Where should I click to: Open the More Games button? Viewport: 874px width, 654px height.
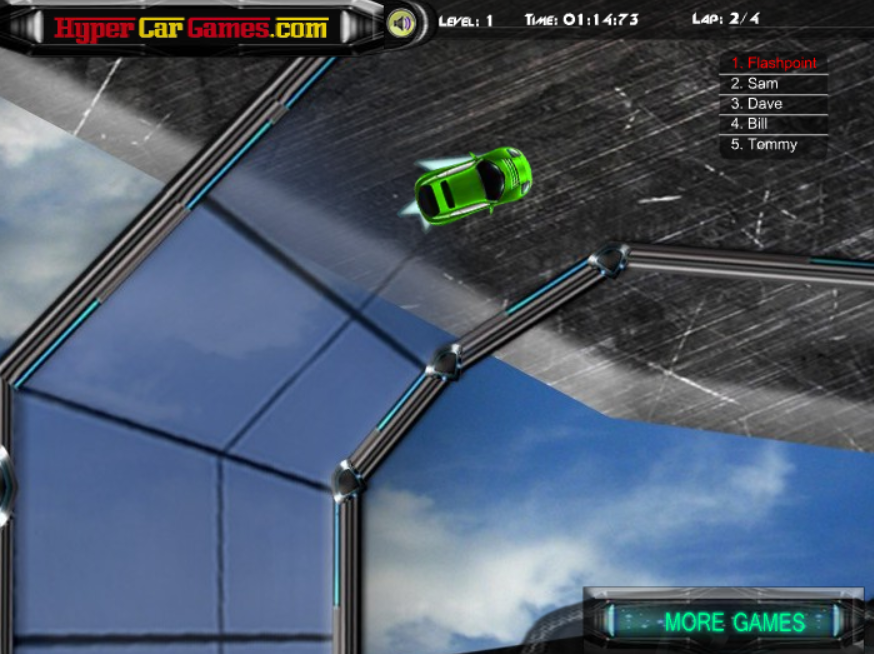tap(735, 621)
